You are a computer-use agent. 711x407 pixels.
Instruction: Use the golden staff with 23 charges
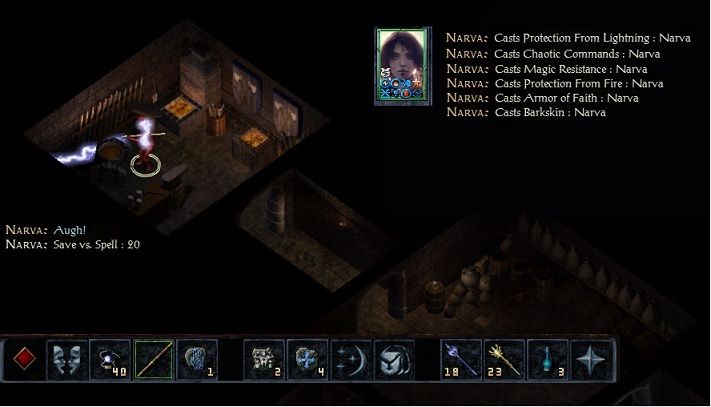(x=505, y=360)
